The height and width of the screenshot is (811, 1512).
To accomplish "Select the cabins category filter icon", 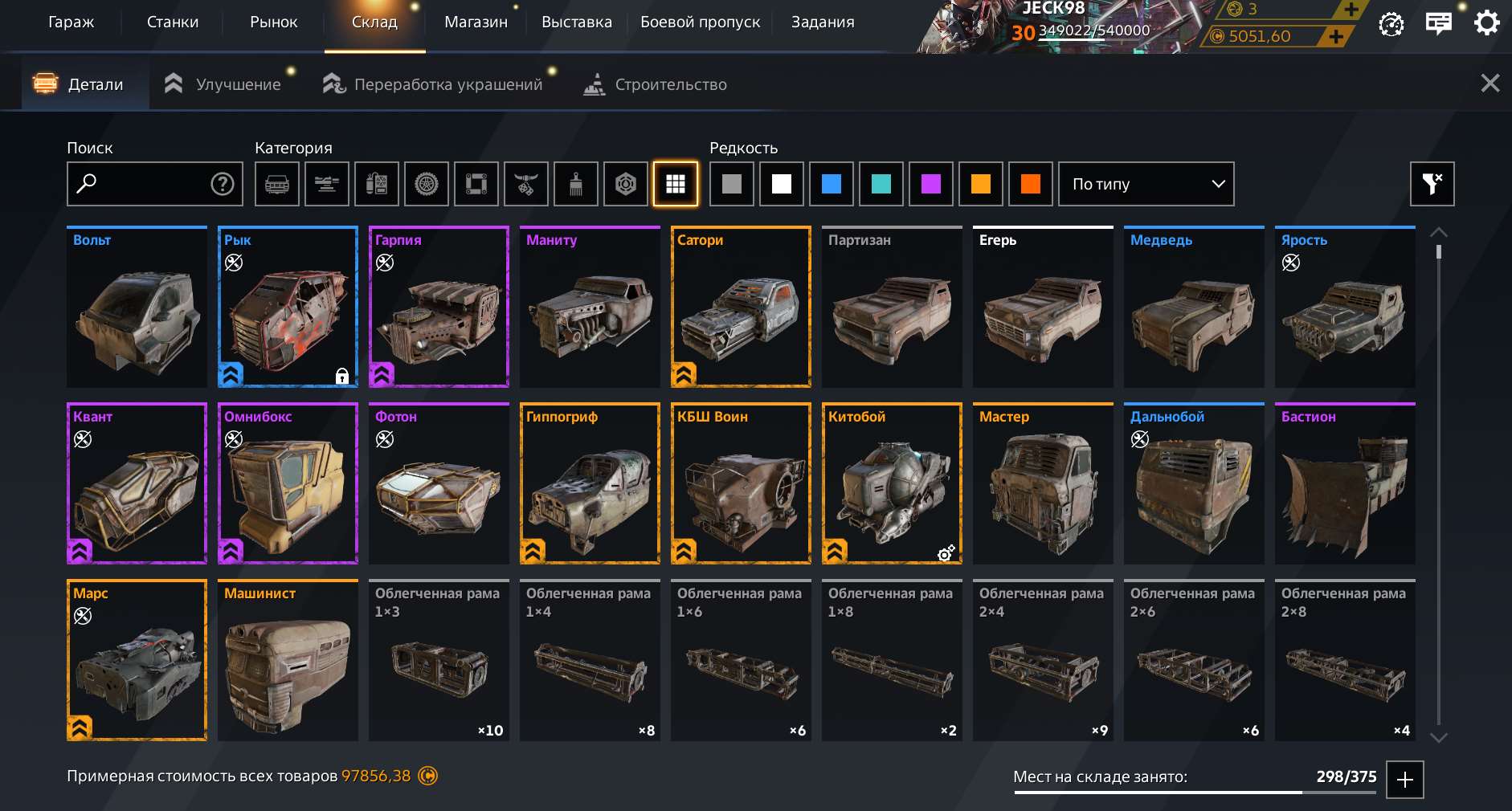I will pyautogui.click(x=277, y=184).
